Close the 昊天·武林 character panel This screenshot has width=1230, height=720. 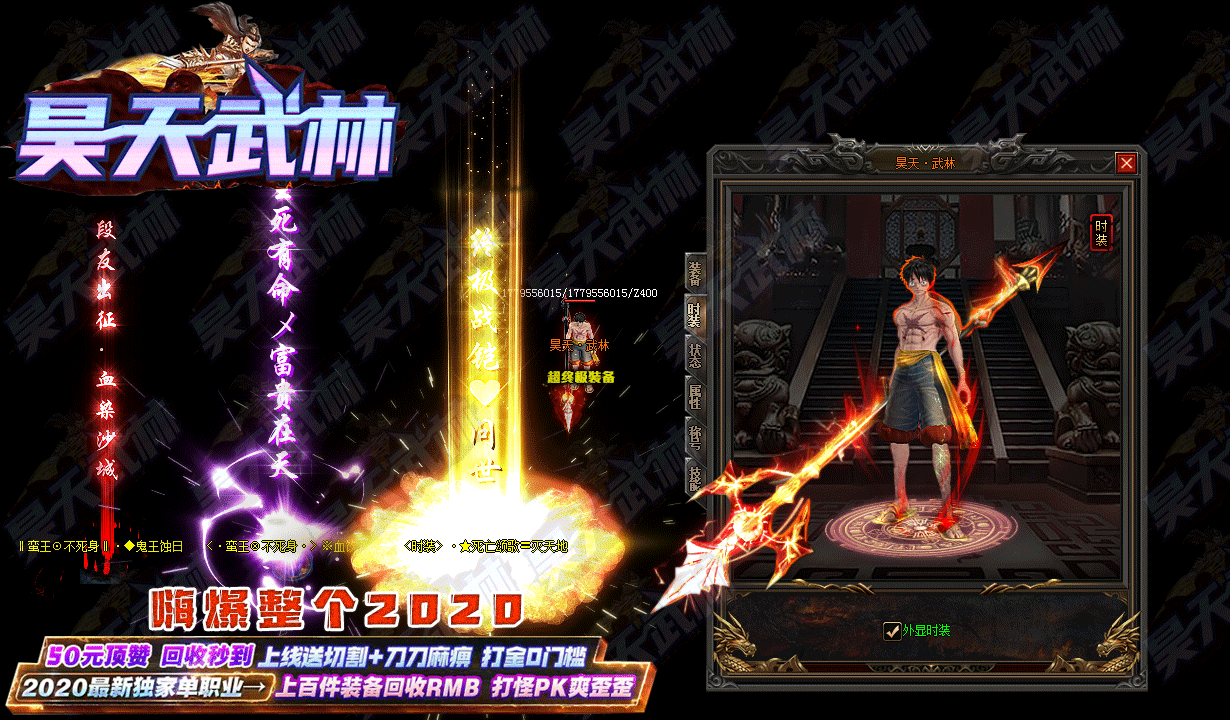coord(1127,163)
